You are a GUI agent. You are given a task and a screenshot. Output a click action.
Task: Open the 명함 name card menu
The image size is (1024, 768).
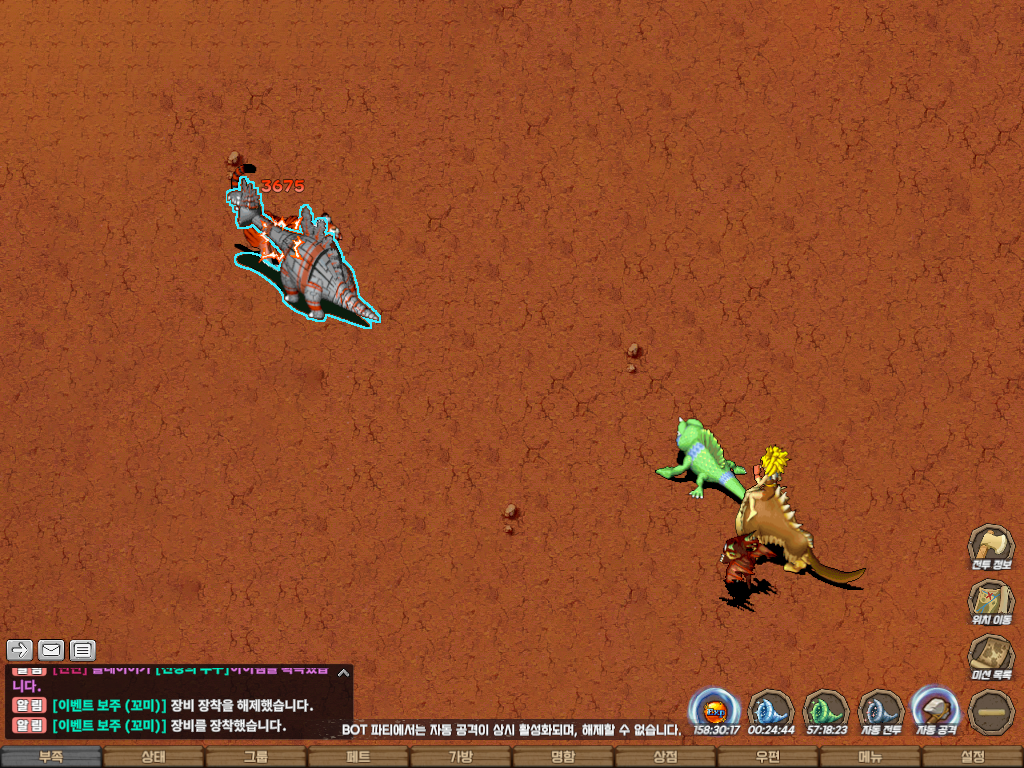point(563,757)
